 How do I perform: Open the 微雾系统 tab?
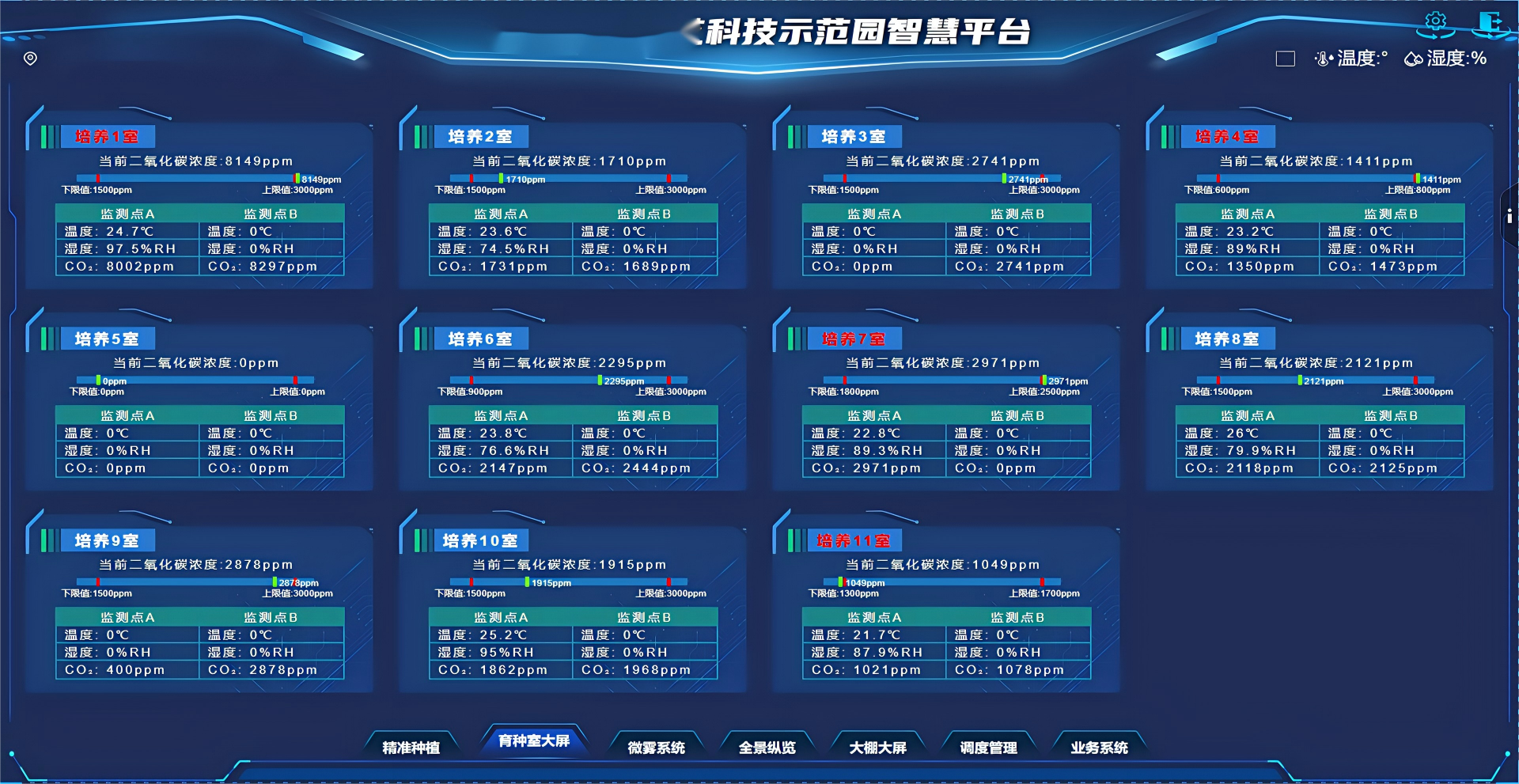pos(656,746)
